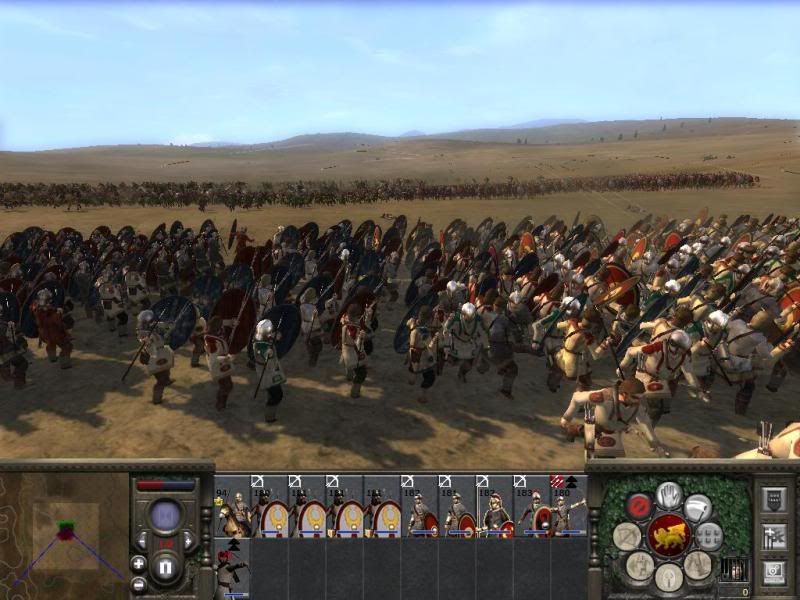Screen dimensions: 800x600
Task: Toggle the helmet guard mode button
Action: click(668, 577)
